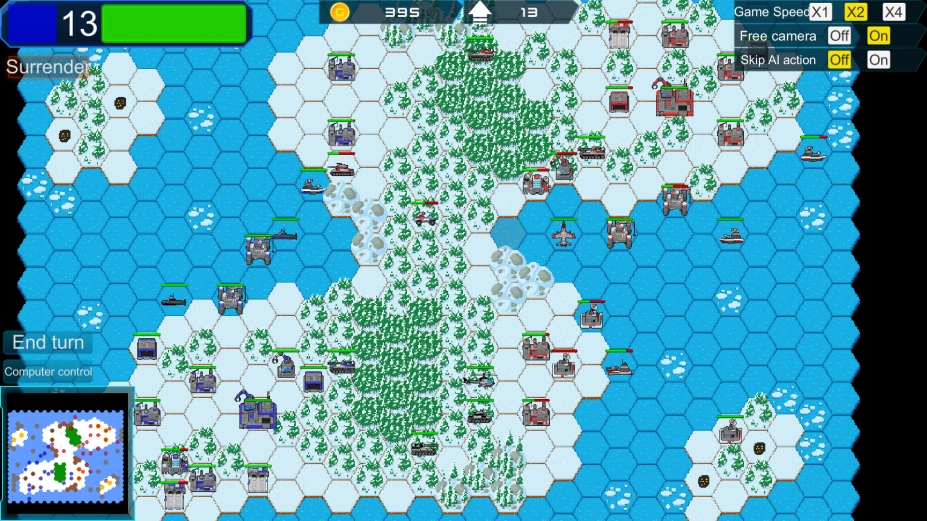Turn Free camera Off
The image size is (927, 521).
pyautogui.click(x=839, y=36)
